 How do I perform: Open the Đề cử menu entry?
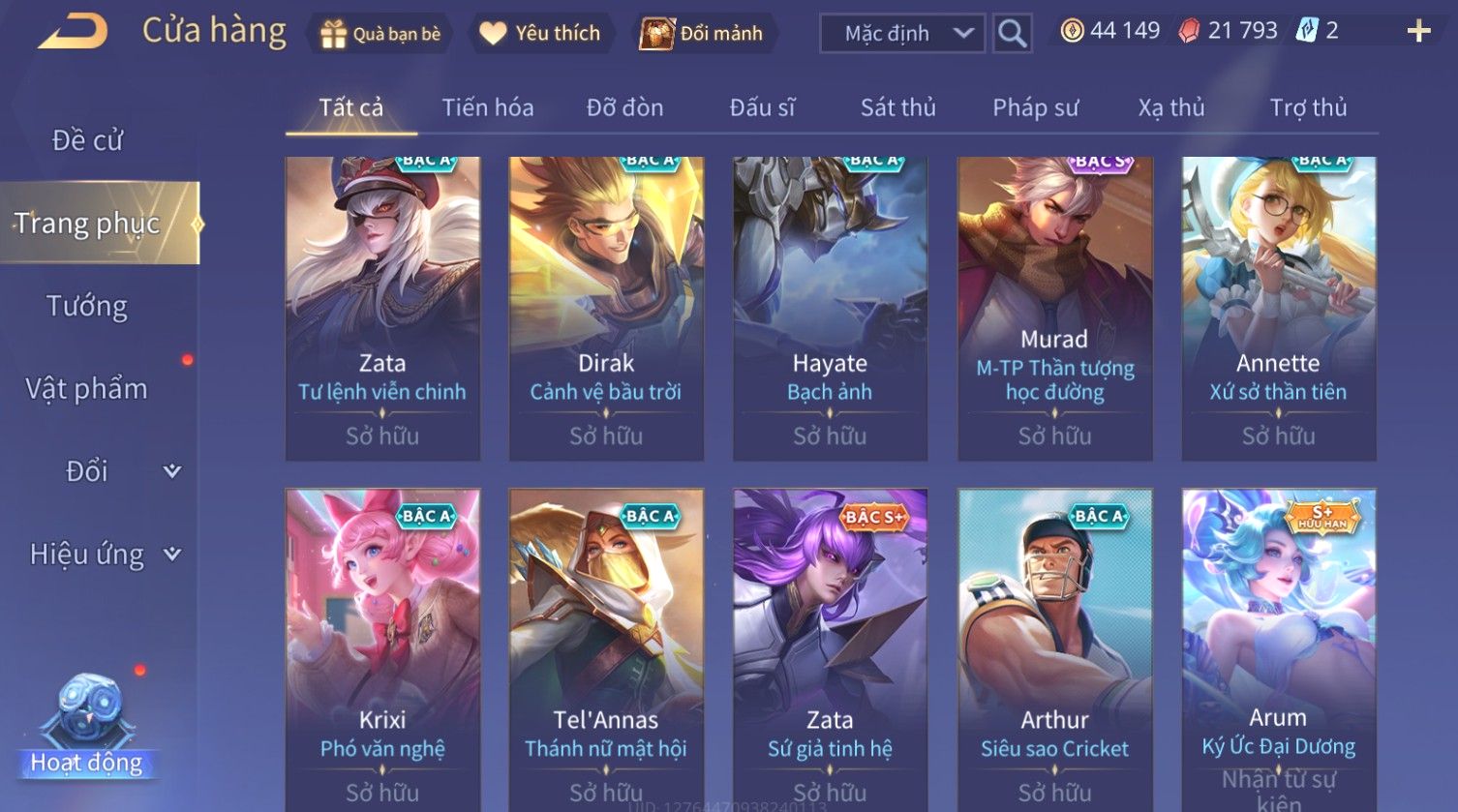87,140
